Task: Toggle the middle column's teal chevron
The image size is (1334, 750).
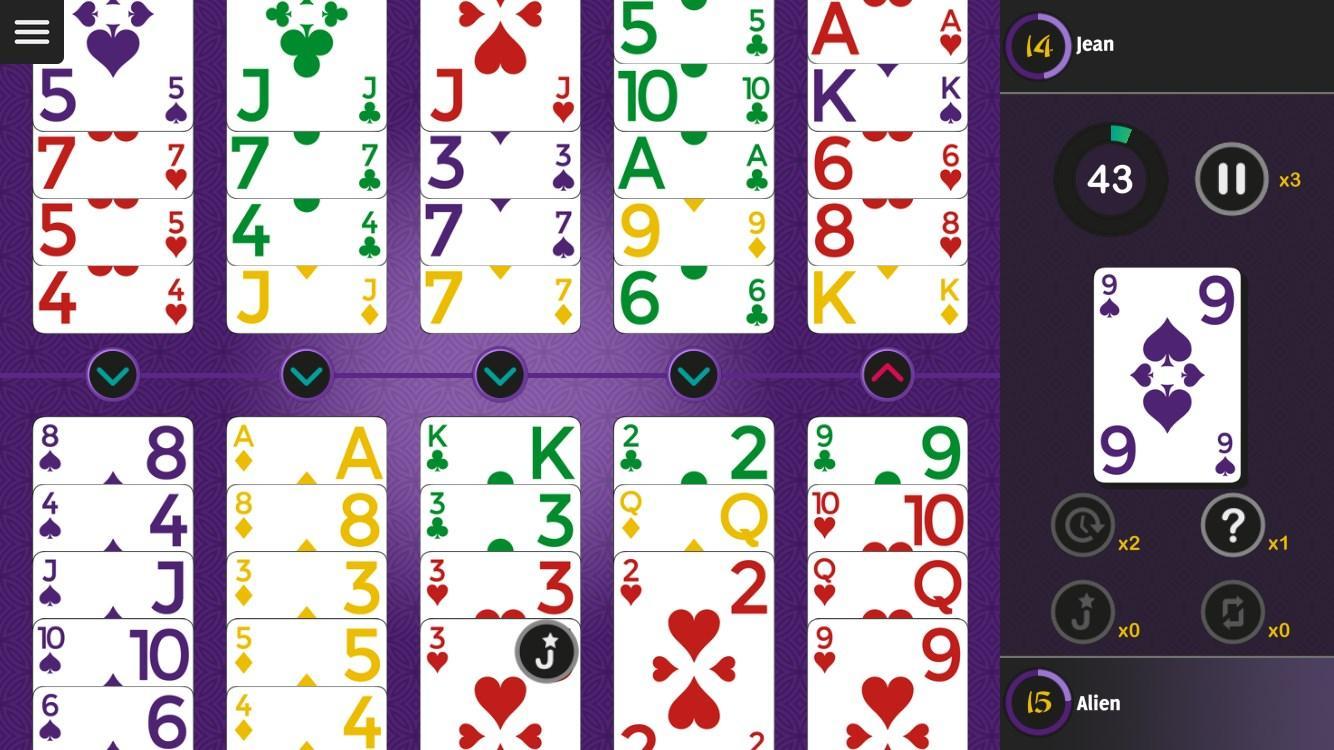Action: 500,375
